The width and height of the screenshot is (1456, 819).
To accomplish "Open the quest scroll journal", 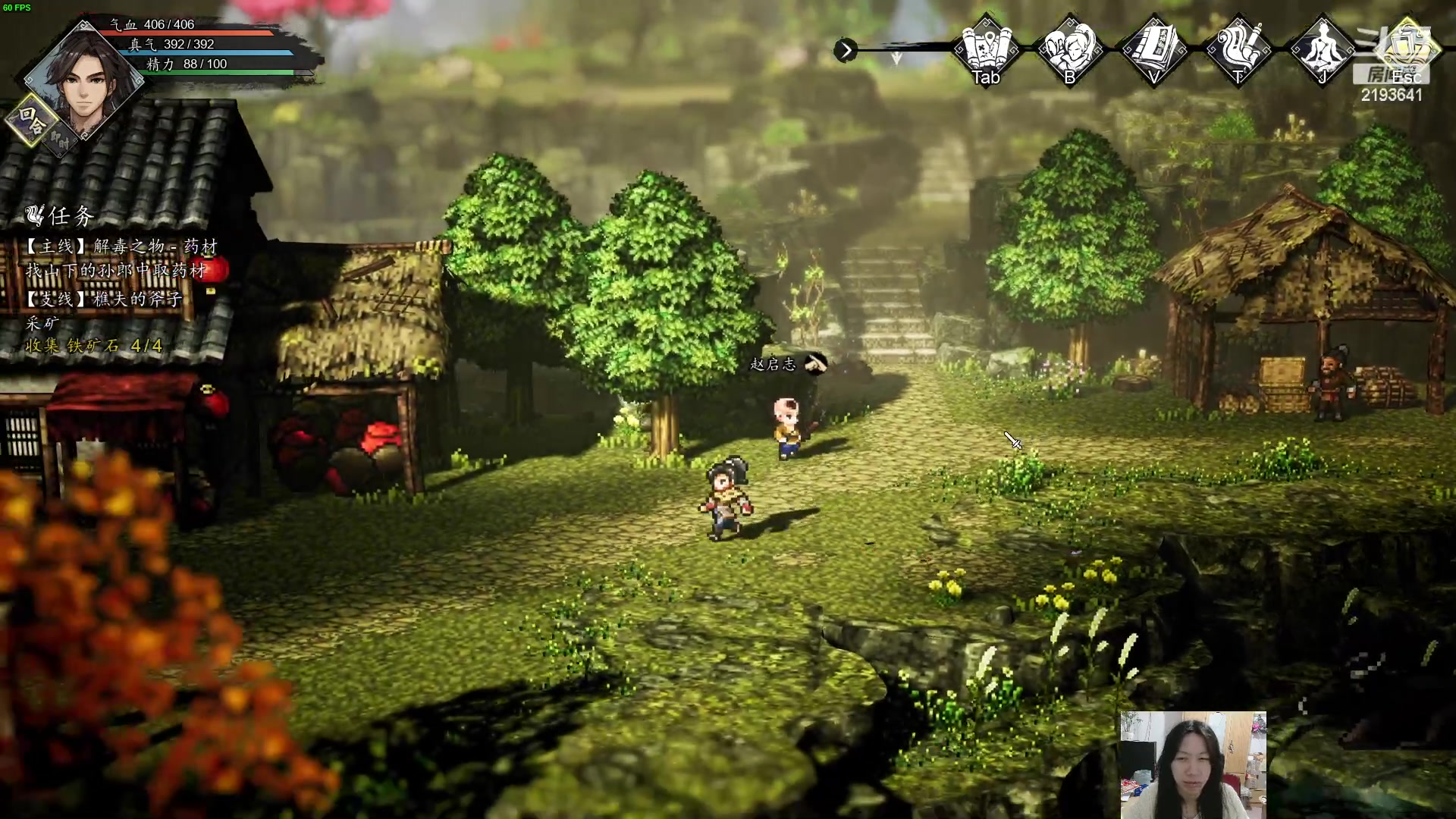I will pos(1238,49).
